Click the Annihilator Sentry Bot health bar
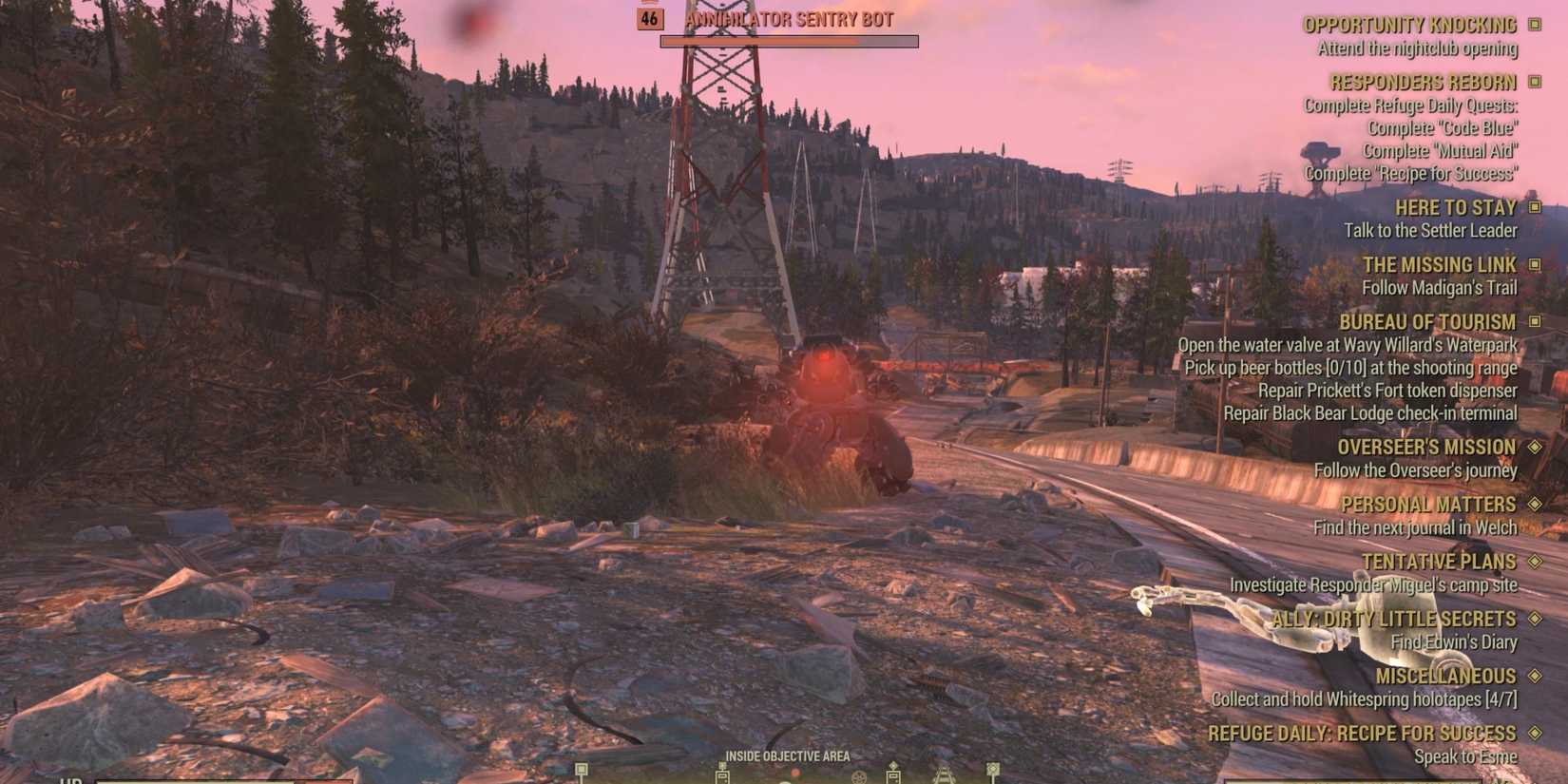The height and width of the screenshot is (784, 1568). pos(790,41)
